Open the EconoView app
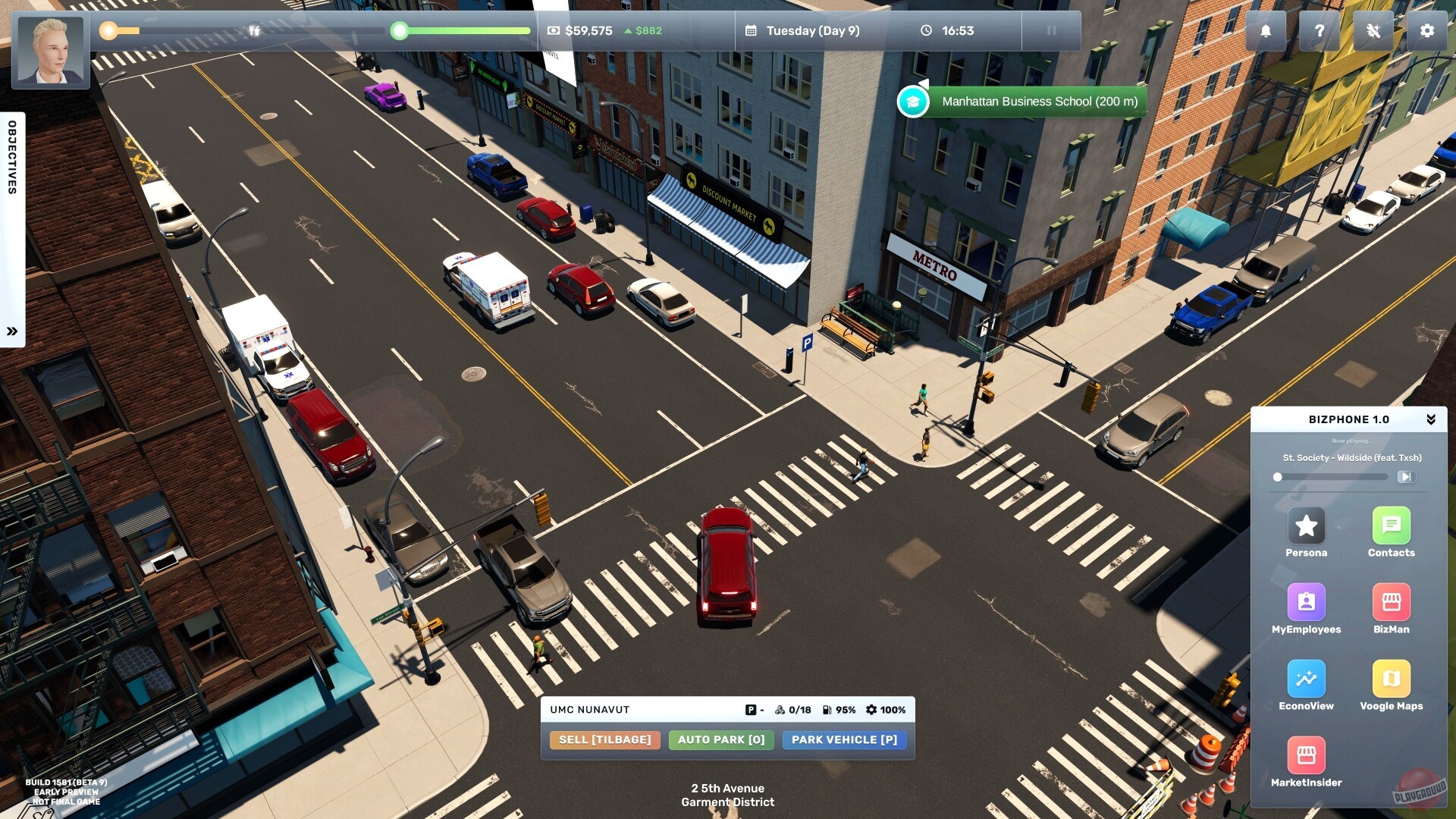This screenshot has height=819, width=1456. (1306, 679)
